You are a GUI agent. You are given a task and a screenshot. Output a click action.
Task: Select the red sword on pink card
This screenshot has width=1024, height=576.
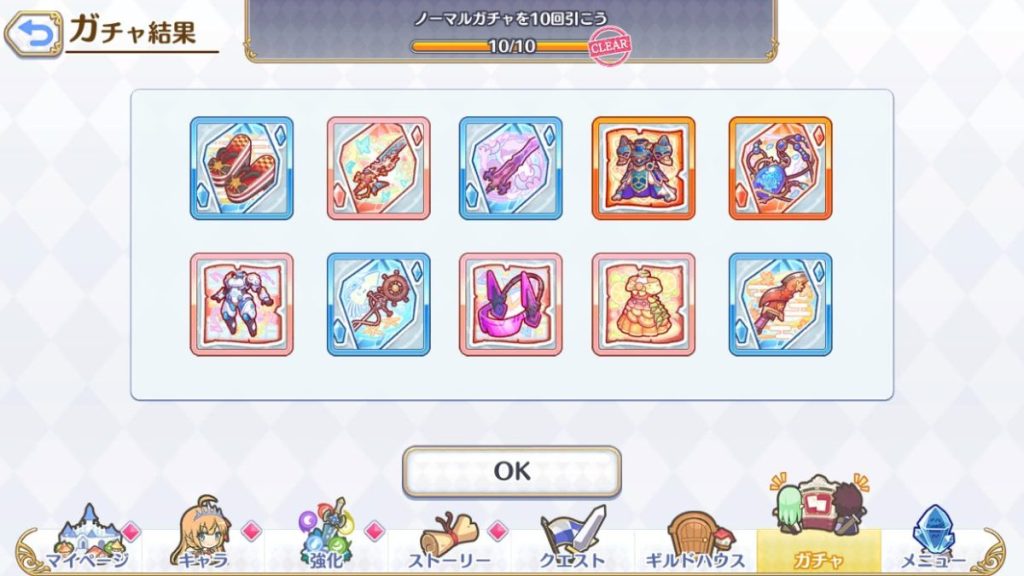click(378, 168)
